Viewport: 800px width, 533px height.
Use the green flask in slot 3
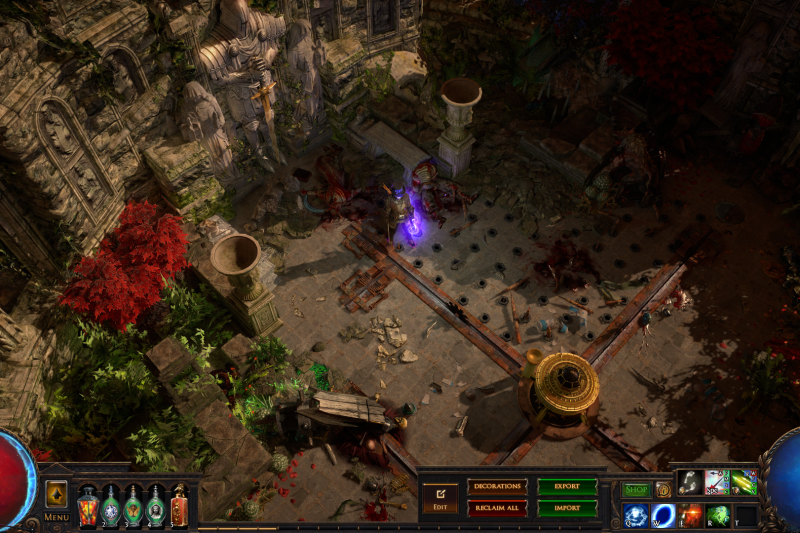pyautogui.click(x=133, y=505)
